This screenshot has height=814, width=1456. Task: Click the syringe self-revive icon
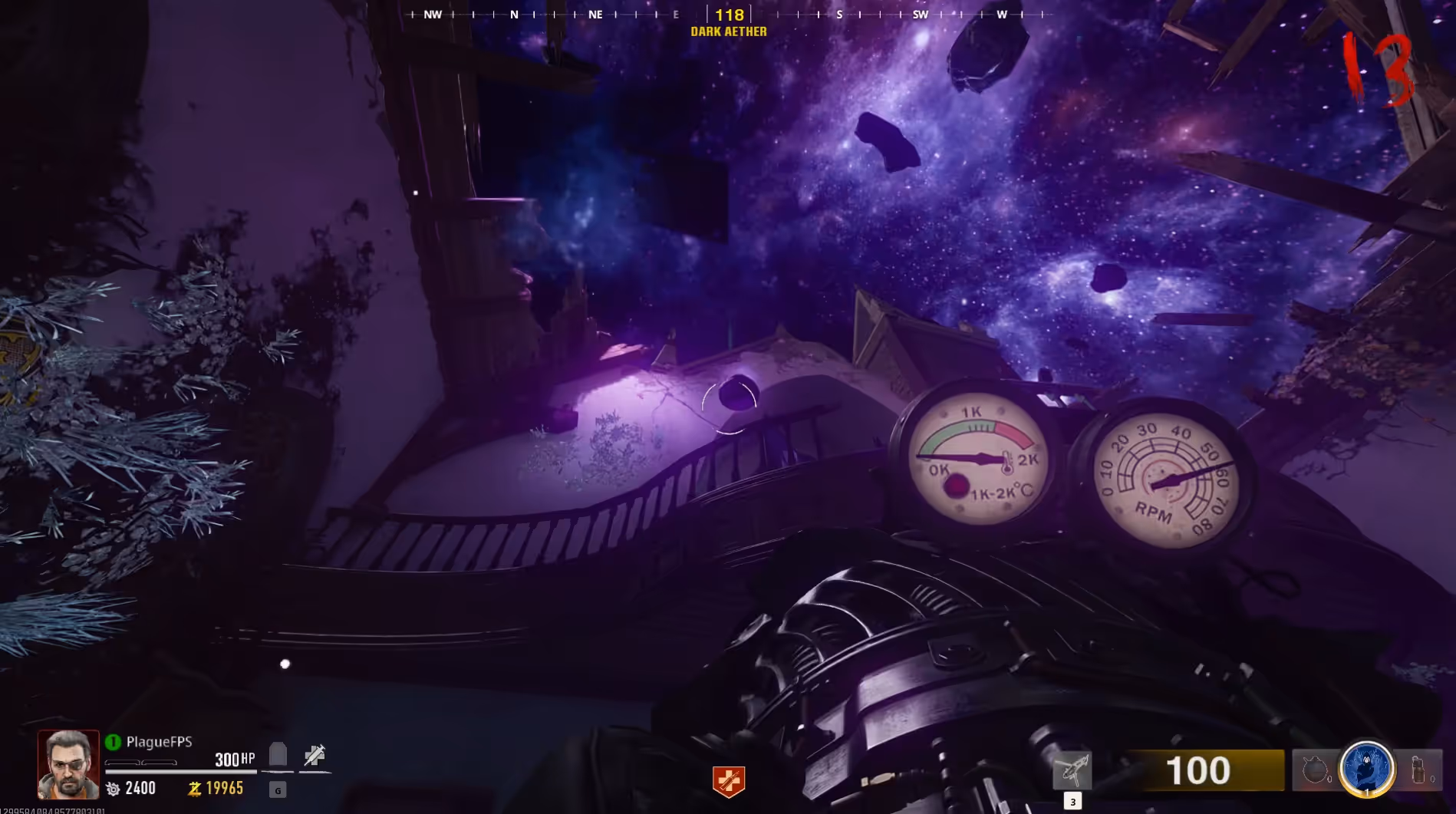point(315,756)
